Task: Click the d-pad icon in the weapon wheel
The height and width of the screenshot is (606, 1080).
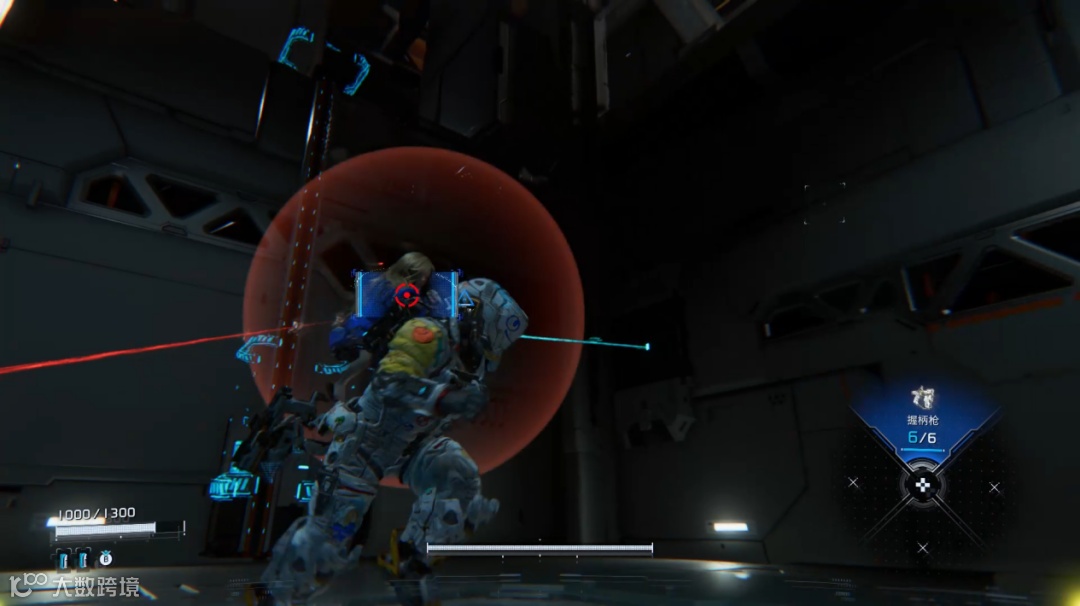Action: coord(923,486)
